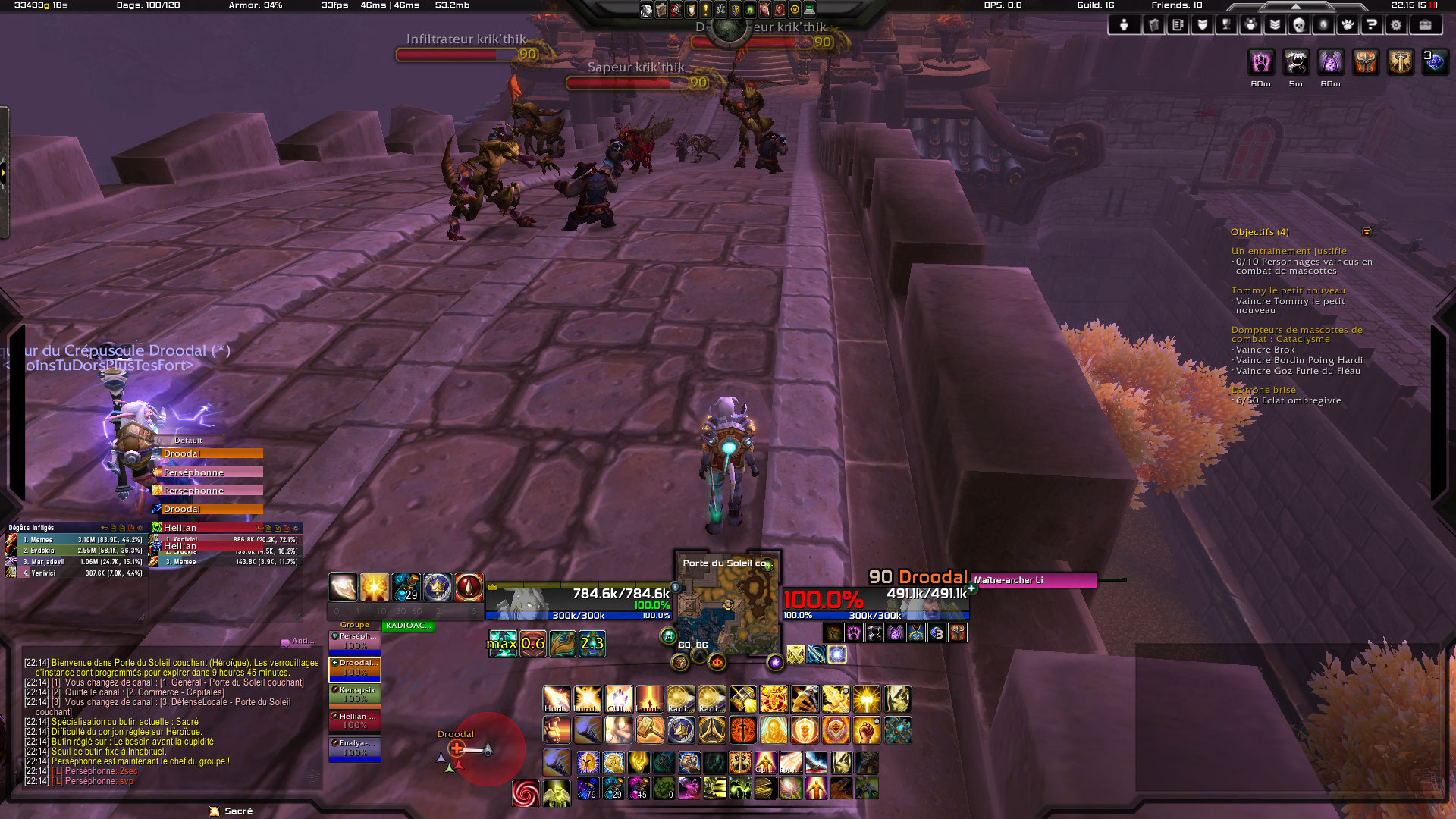Collapse the Objectifs tracker panel
Screen dimensions: 1456x819
click(x=1367, y=232)
